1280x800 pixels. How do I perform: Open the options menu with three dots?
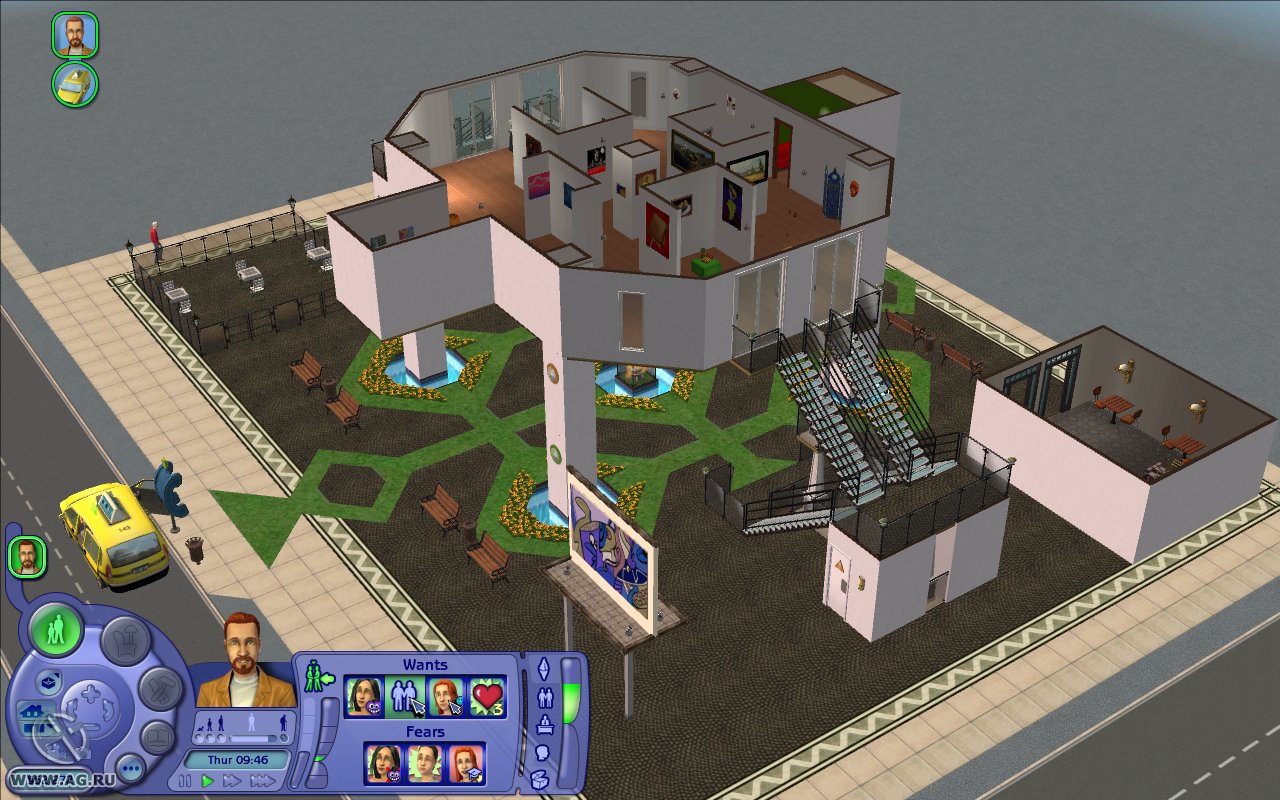click(x=130, y=768)
